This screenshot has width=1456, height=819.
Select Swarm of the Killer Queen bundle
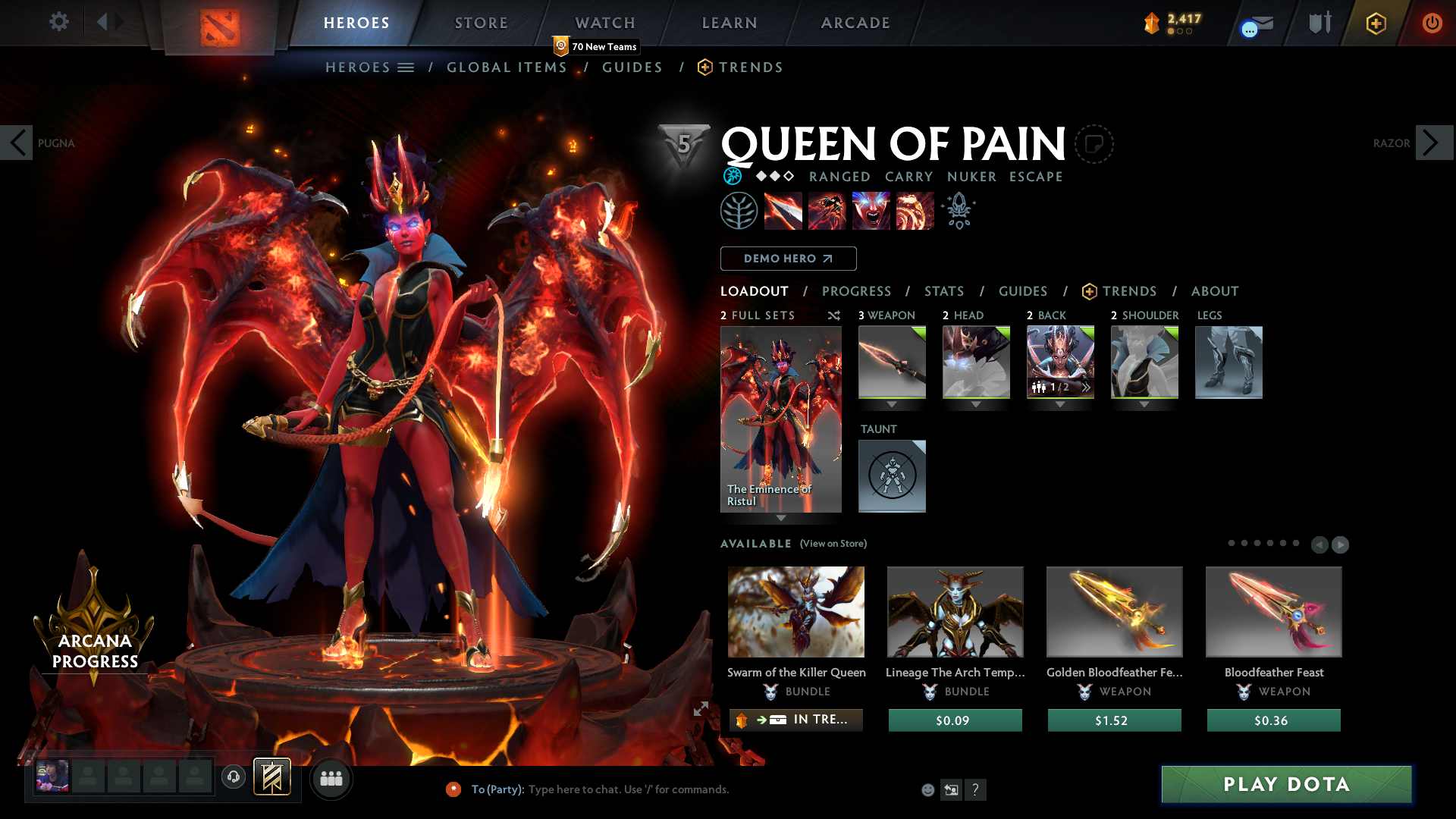pyautogui.click(x=795, y=612)
